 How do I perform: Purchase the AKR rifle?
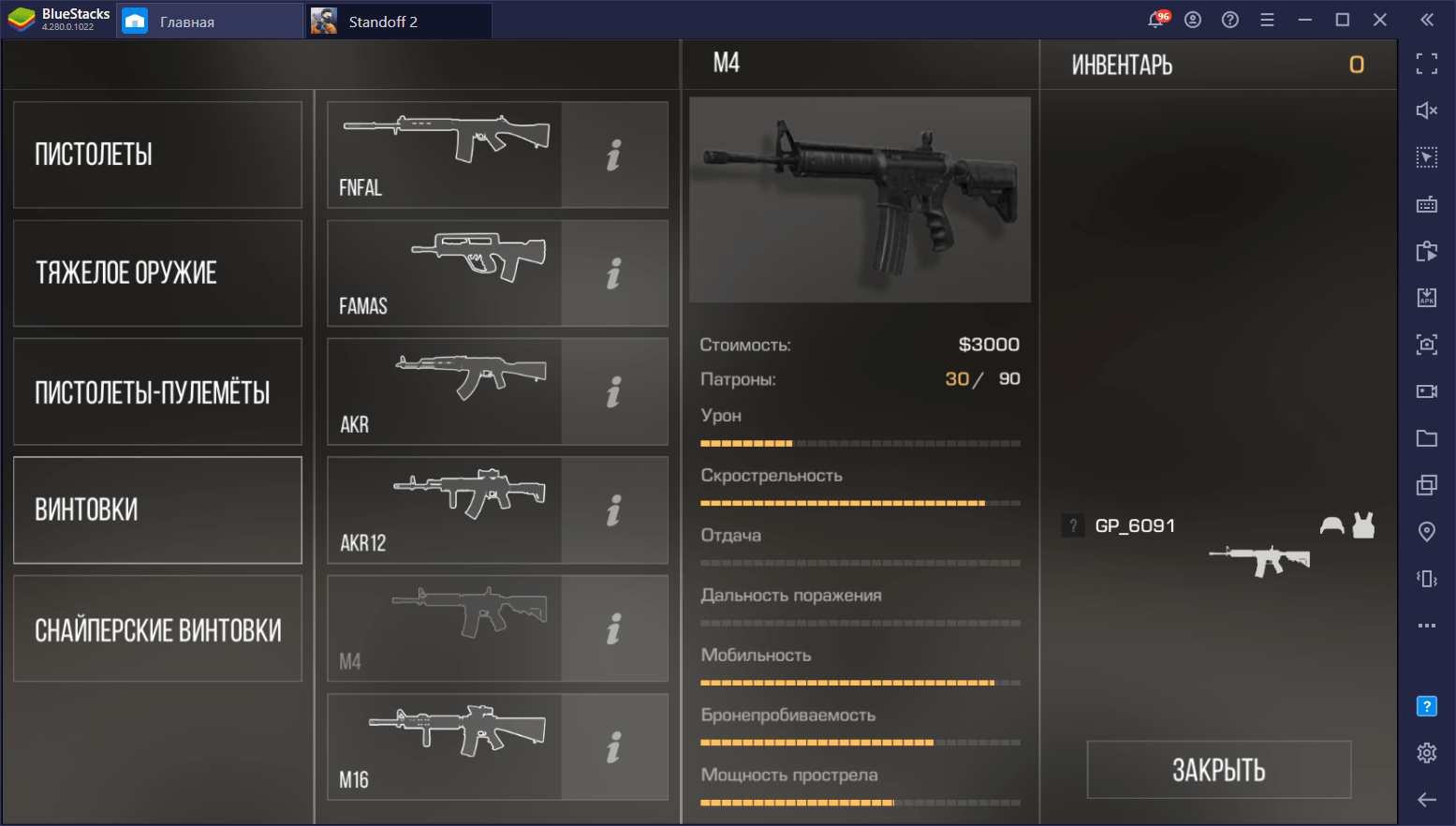point(445,391)
